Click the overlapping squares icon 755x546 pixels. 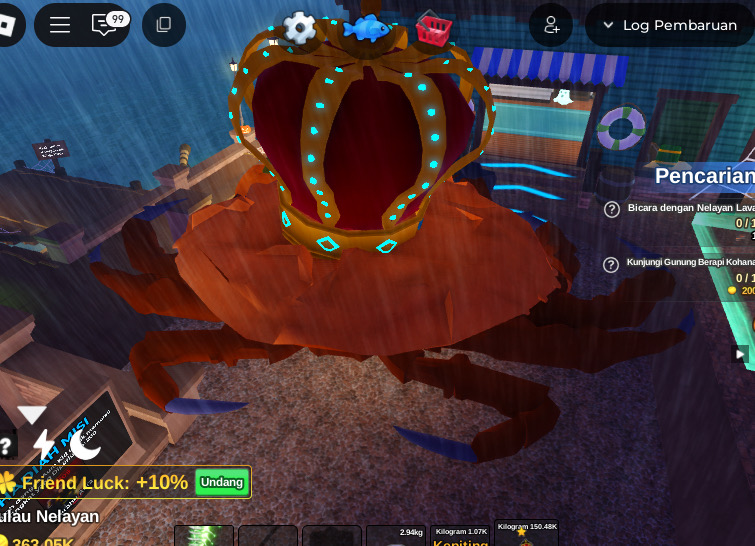(164, 25)
